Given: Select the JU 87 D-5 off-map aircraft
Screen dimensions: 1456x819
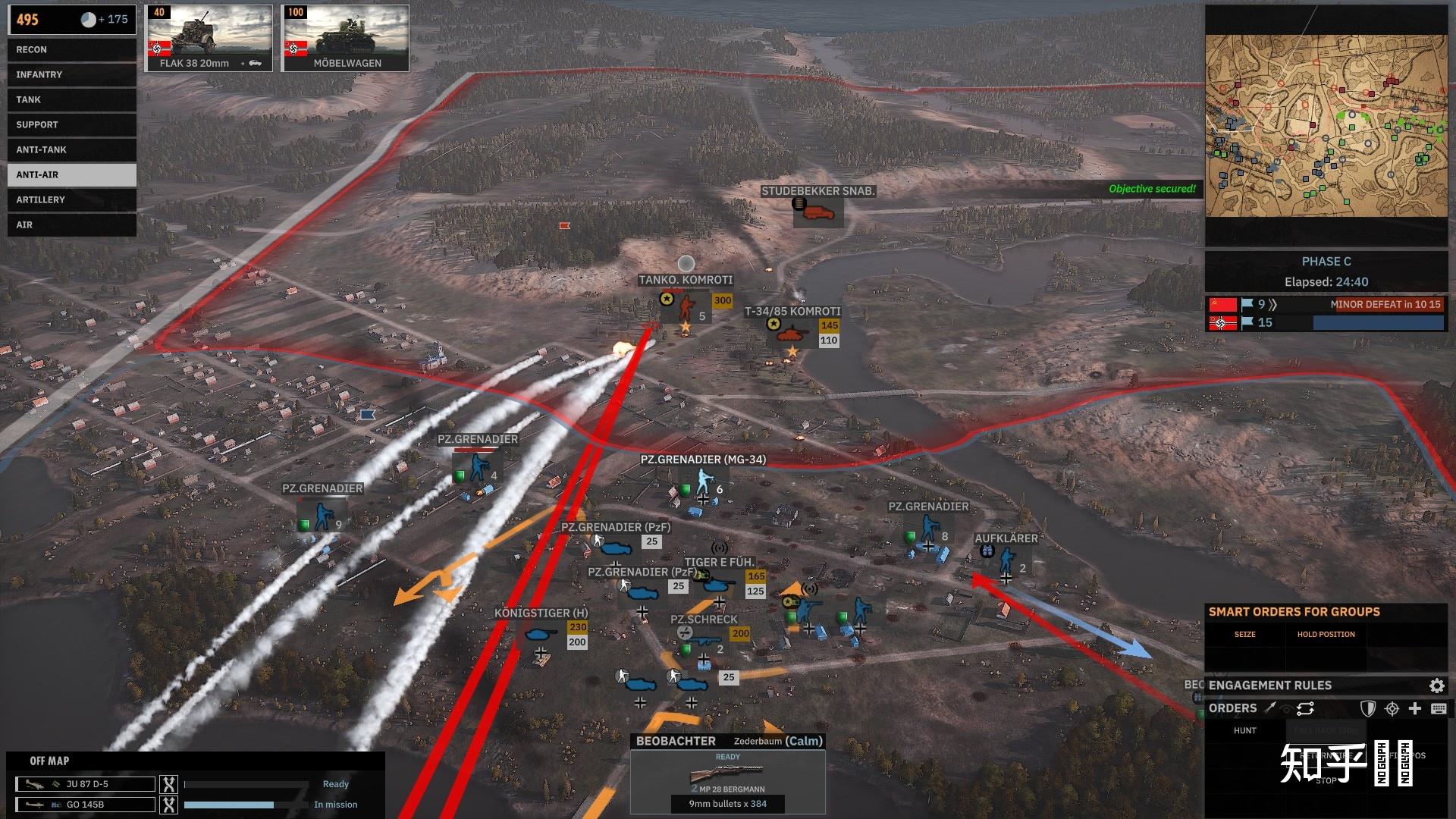Looking at the screenshot, I should click(86, 784).
